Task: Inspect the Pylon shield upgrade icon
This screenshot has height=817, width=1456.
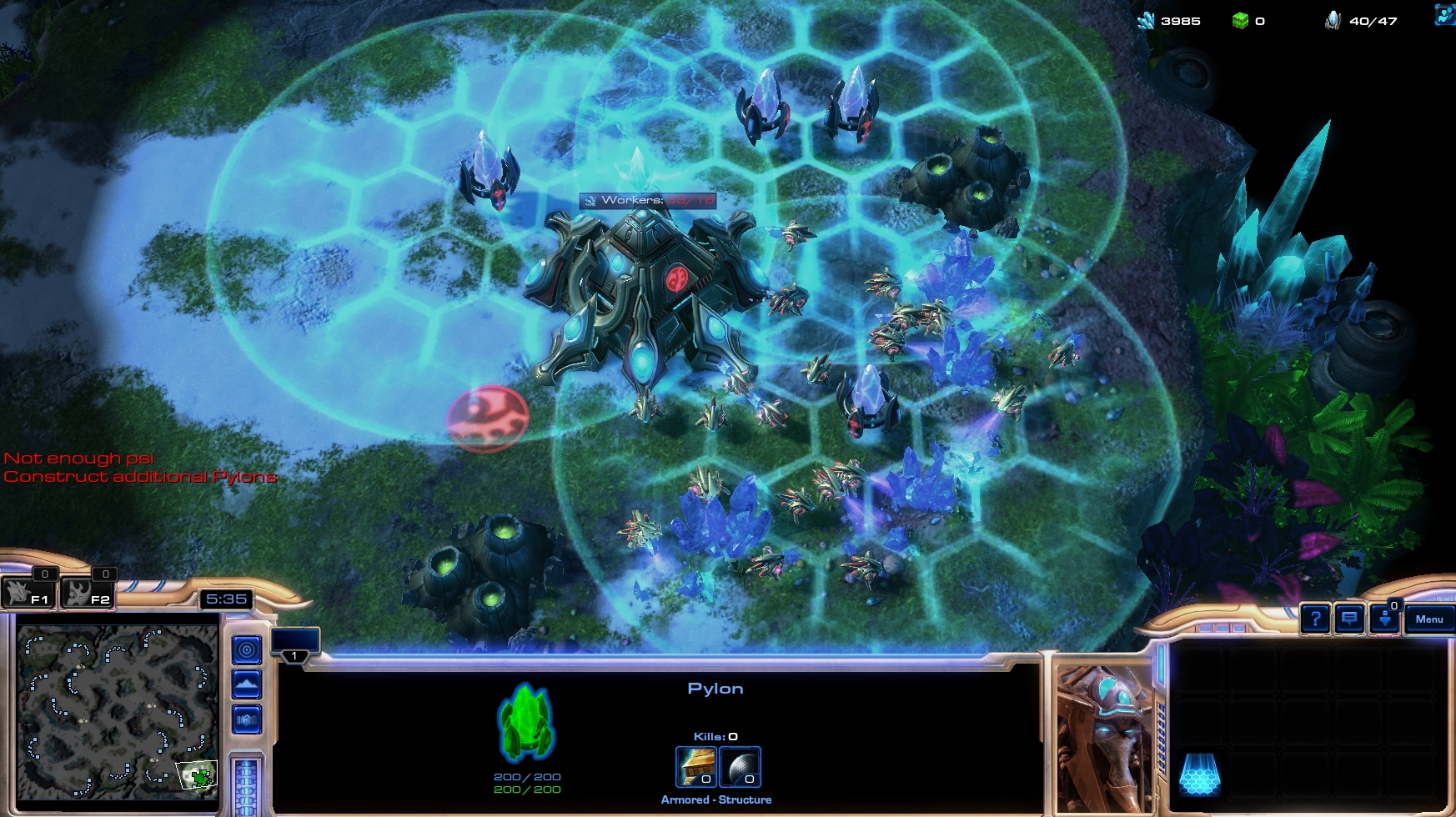Action: pyautogui.click(x=740, y=766)
